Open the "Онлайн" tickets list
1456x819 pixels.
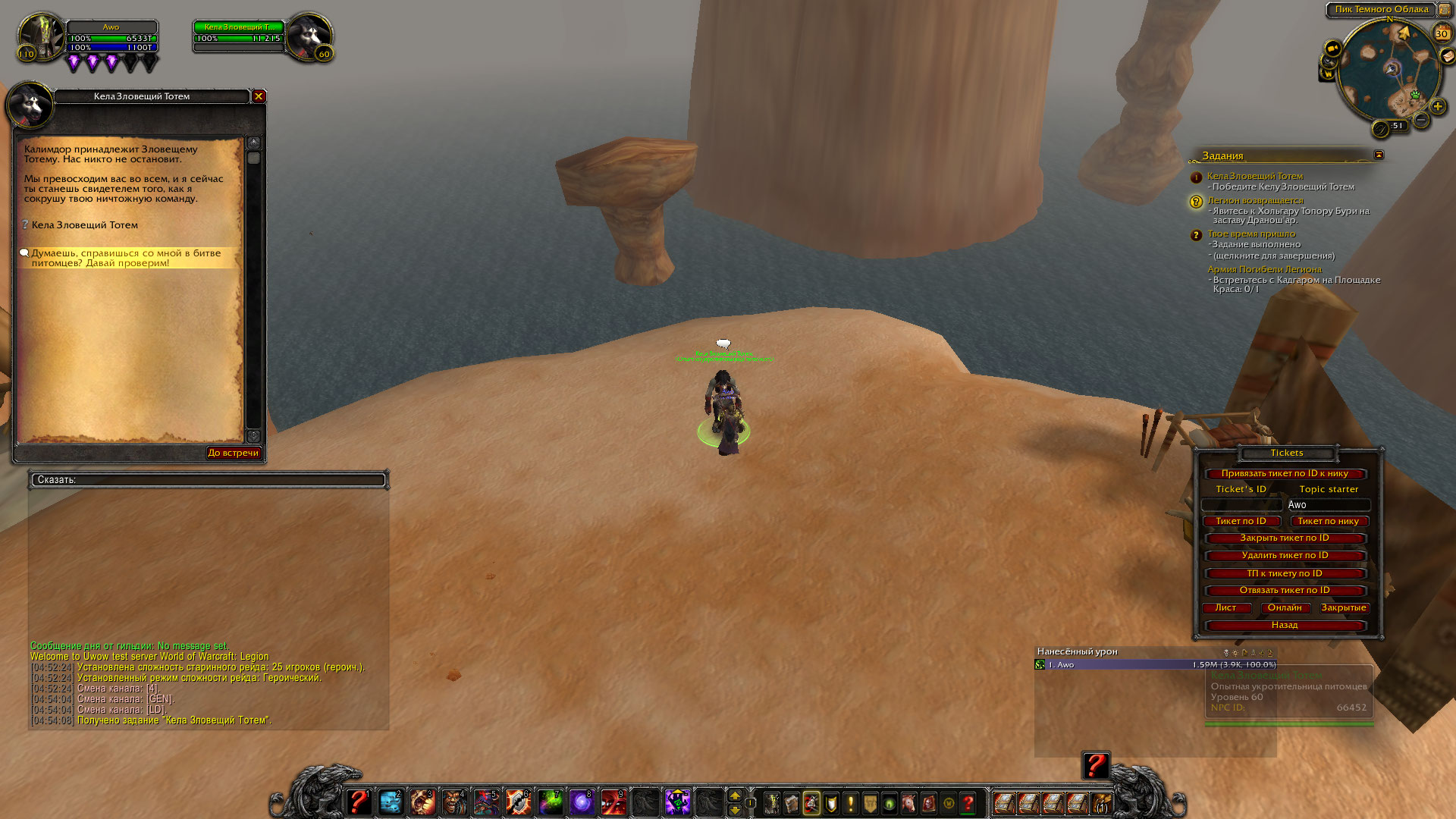tap(1285, 607)
